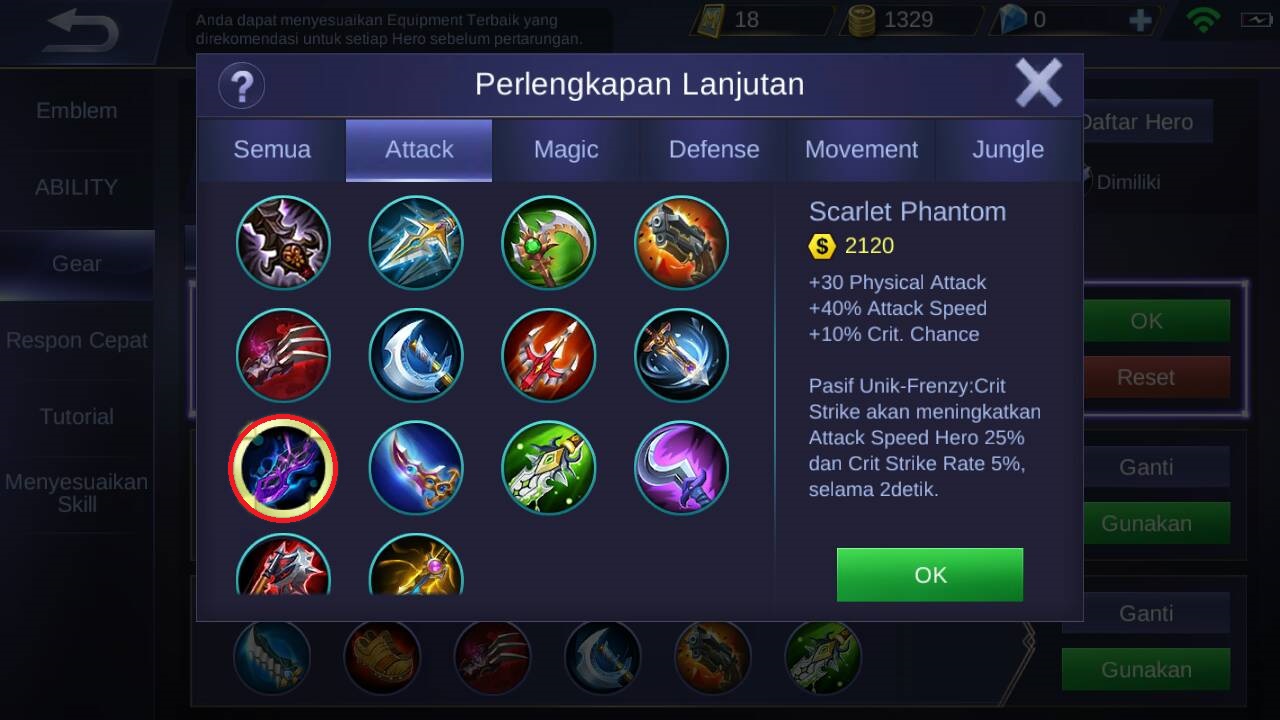Image resolution: width=1280 pixels, height=720 pixels.
Task: Open the ABILITY side menu
Action: pyautogui.click(x=77, y=187)
